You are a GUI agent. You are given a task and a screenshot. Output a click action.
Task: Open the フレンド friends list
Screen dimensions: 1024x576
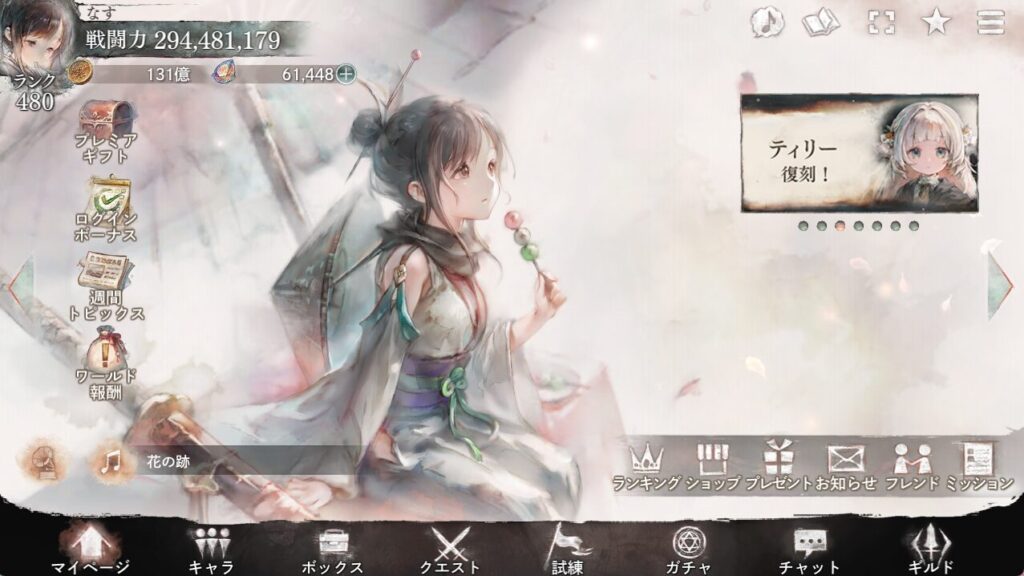(x=911, y=466)
